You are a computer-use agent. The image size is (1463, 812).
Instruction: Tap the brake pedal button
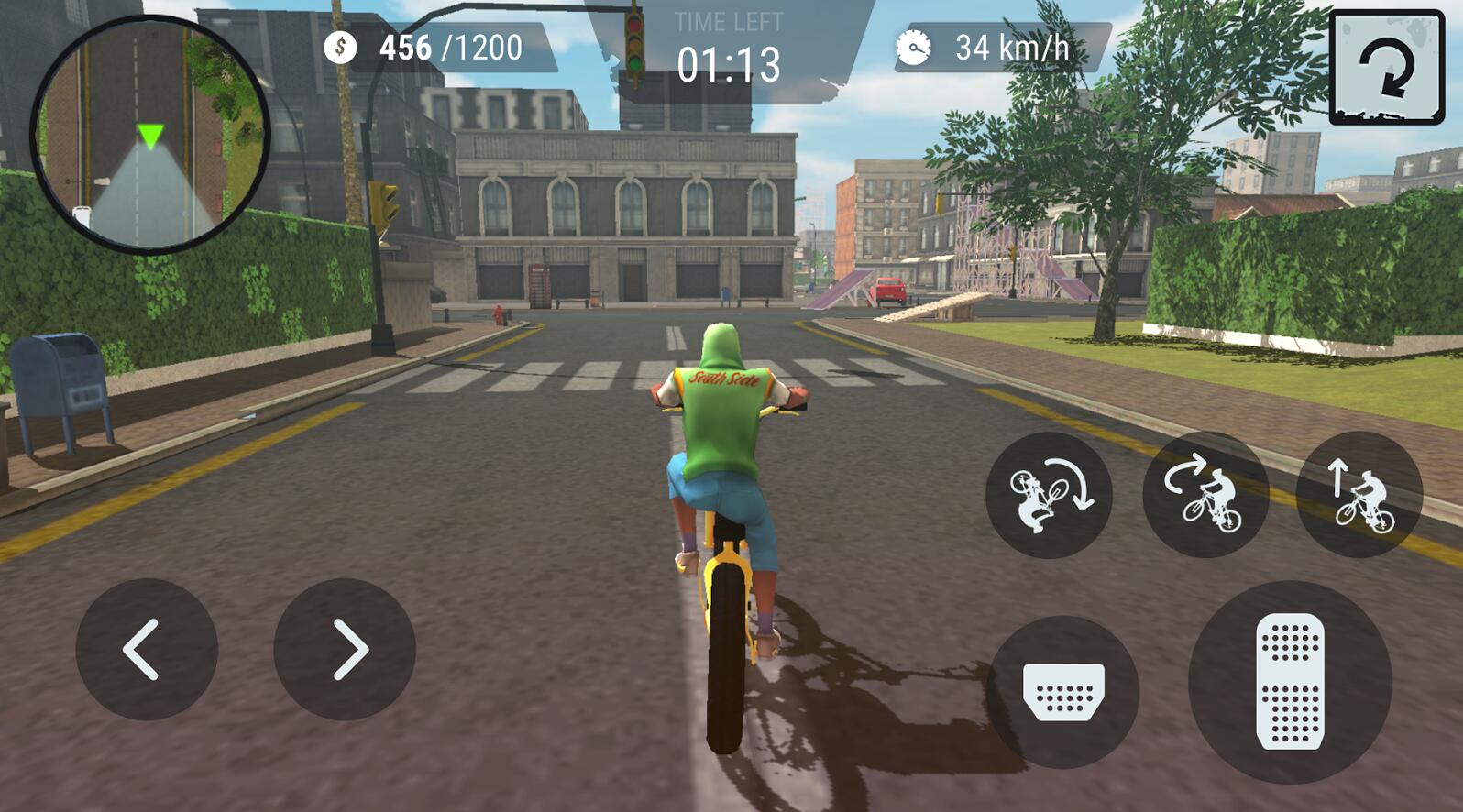pos(1063,691)
